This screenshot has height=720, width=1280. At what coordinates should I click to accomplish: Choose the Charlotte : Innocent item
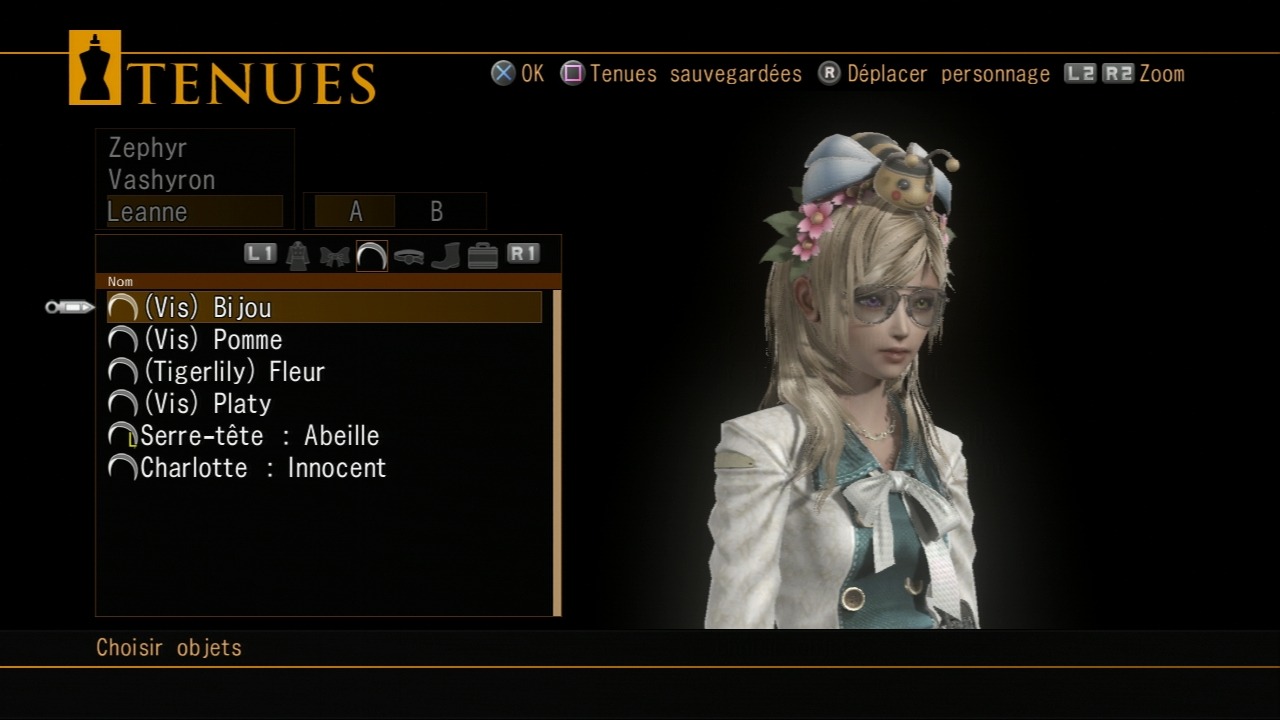263,468
